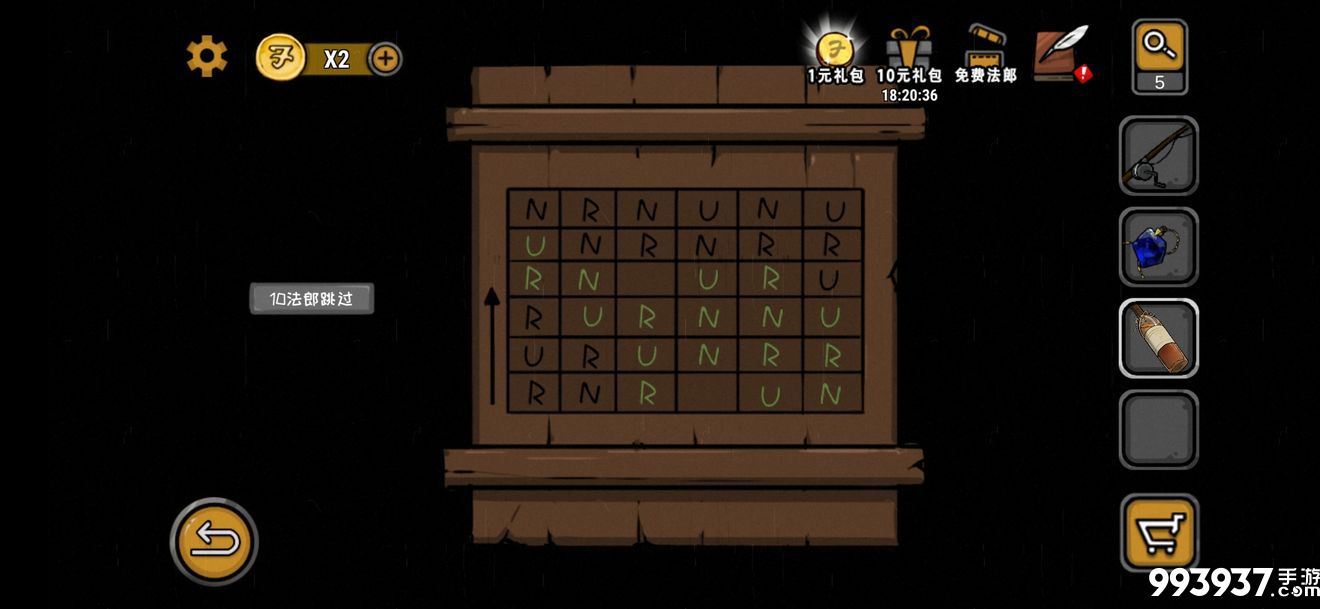Skip puzzle with 10法郎跳过 button
Image resolution: width=1320 pixels, height=609 pixels.
click(x=311, y=299)
